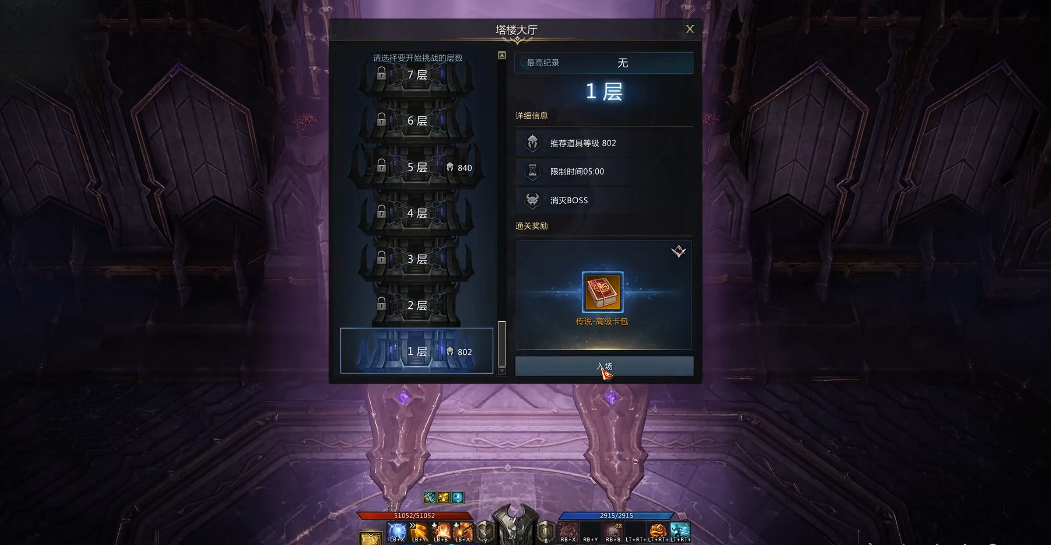Select the unlocked 1层 floor
Screen dimensions: 1051x545
(417, 351)
